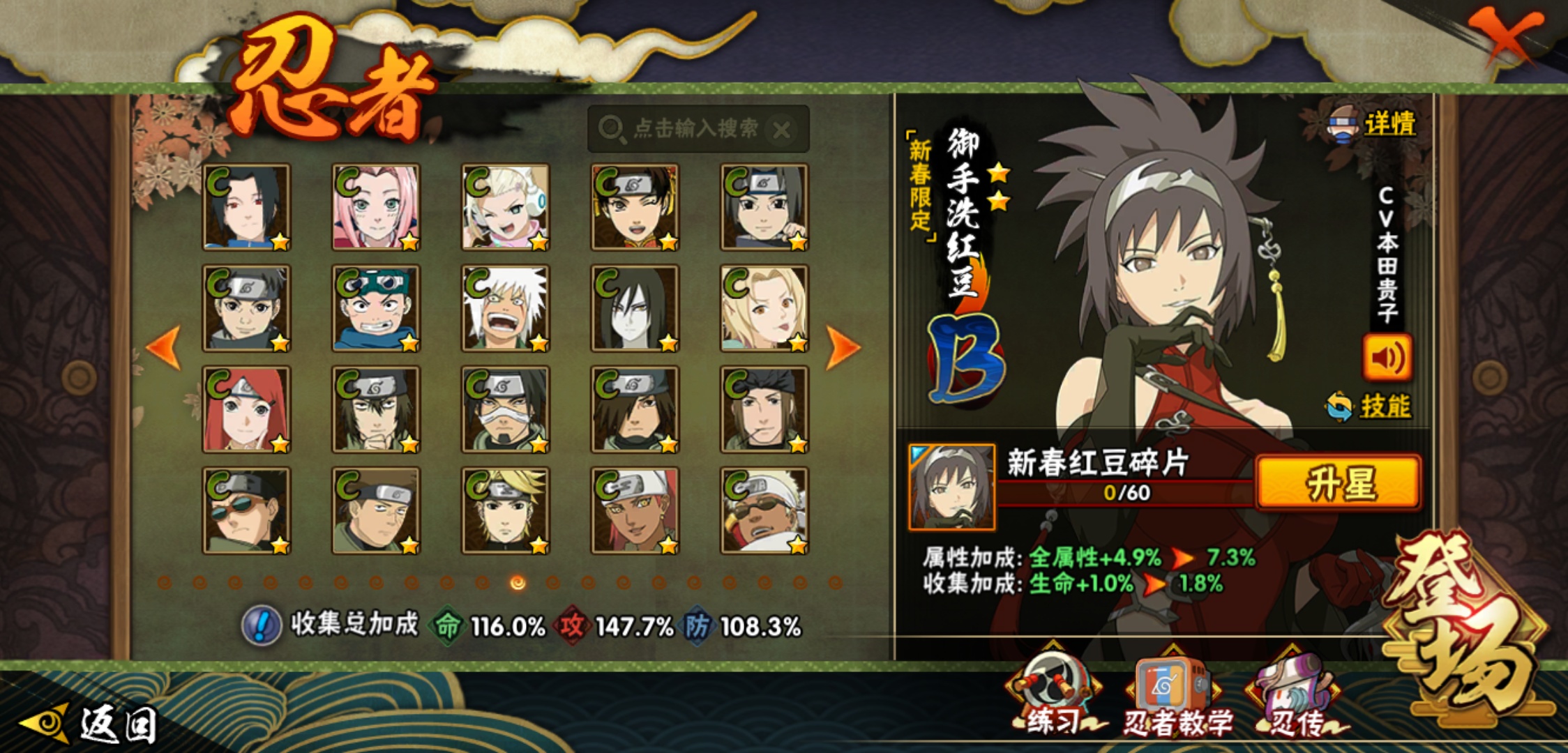Go to the next ninja page arrow
This screenshot has width=1568, height=753.
coord(843,347)
